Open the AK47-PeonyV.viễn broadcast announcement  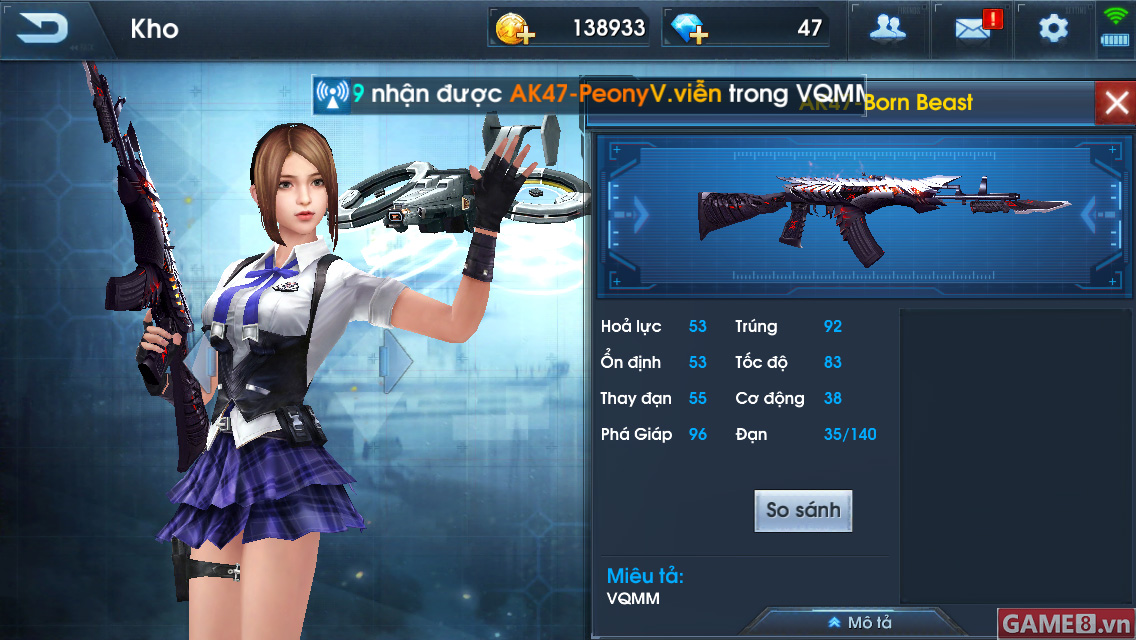[588, 95]
